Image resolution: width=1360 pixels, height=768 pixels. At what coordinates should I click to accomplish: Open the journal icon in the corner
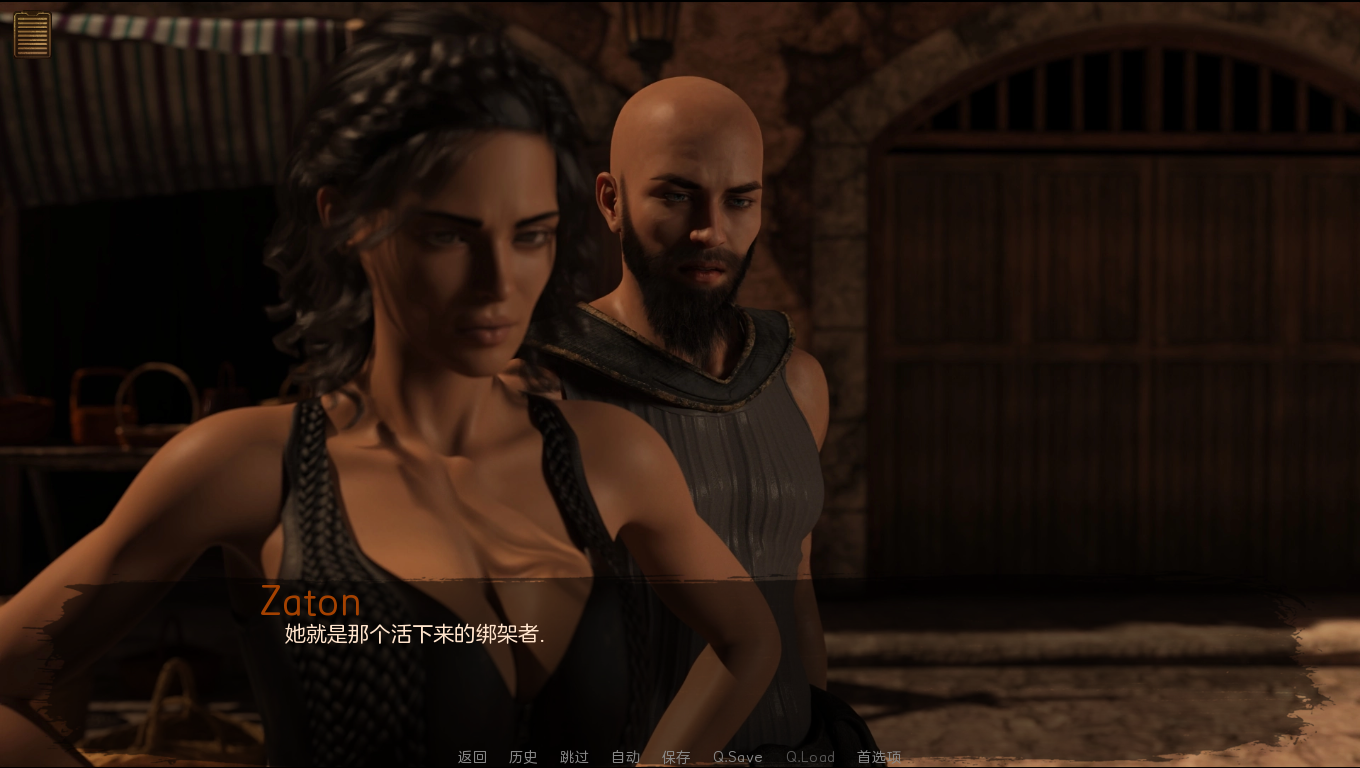coord(32,35)
